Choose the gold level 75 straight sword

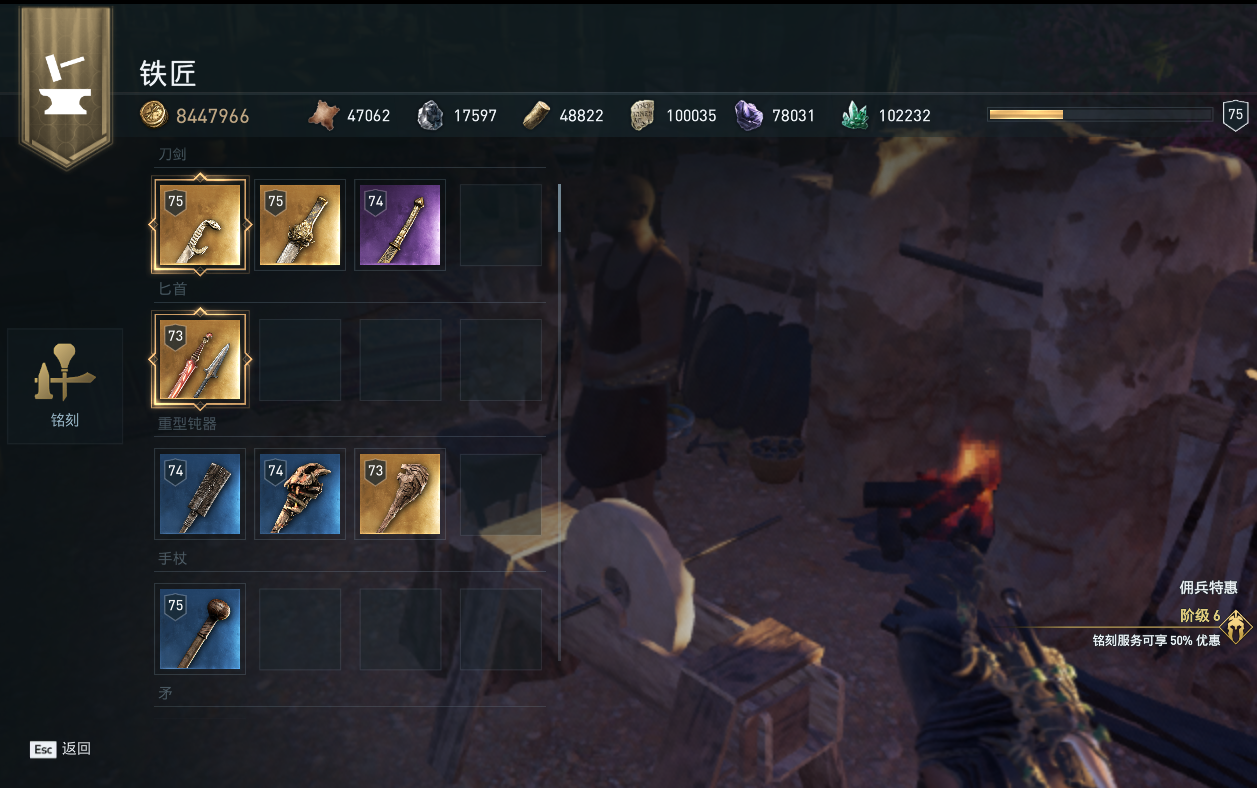(300, 225)
